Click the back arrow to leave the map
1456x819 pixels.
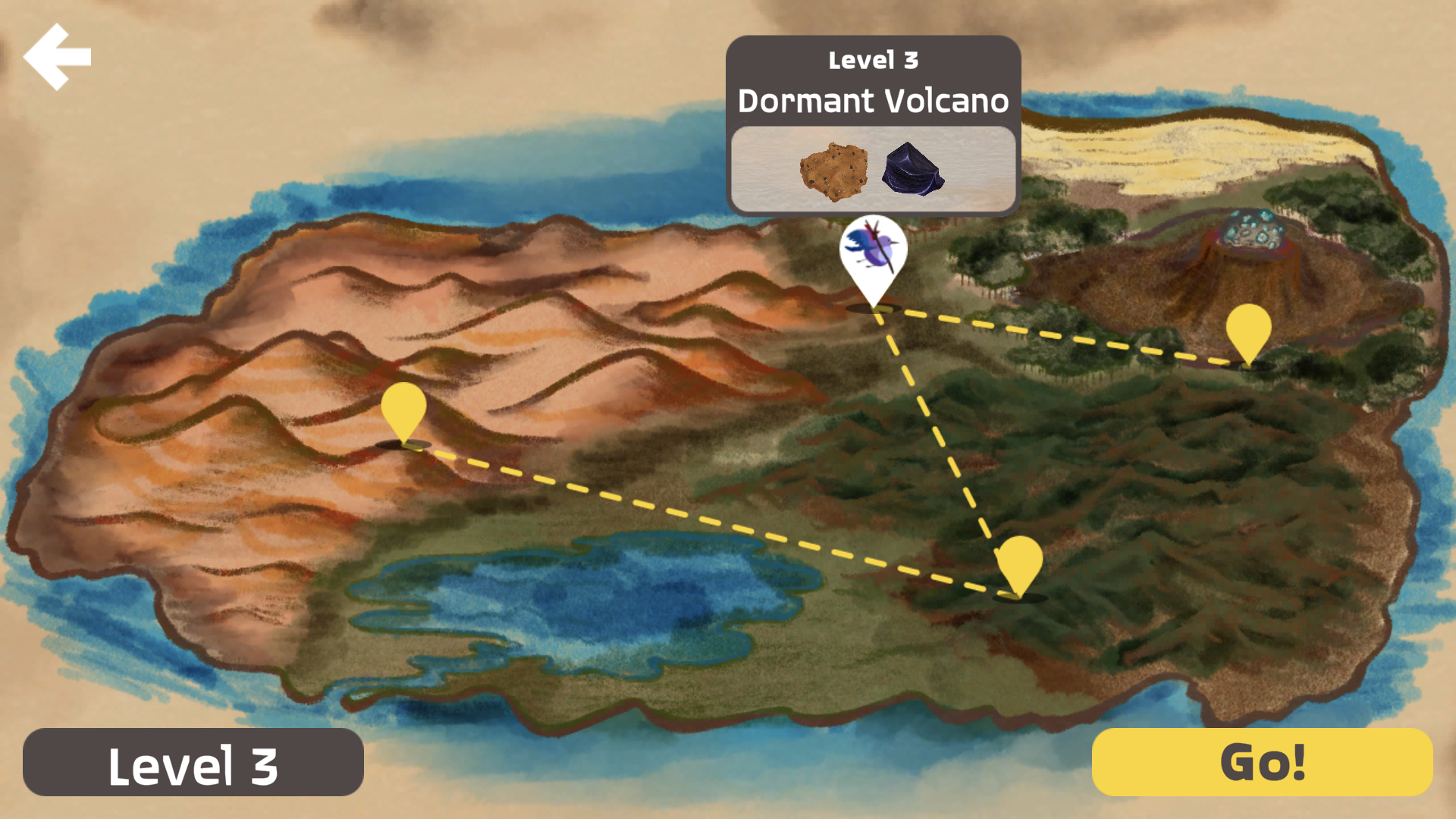coord(58,55)
